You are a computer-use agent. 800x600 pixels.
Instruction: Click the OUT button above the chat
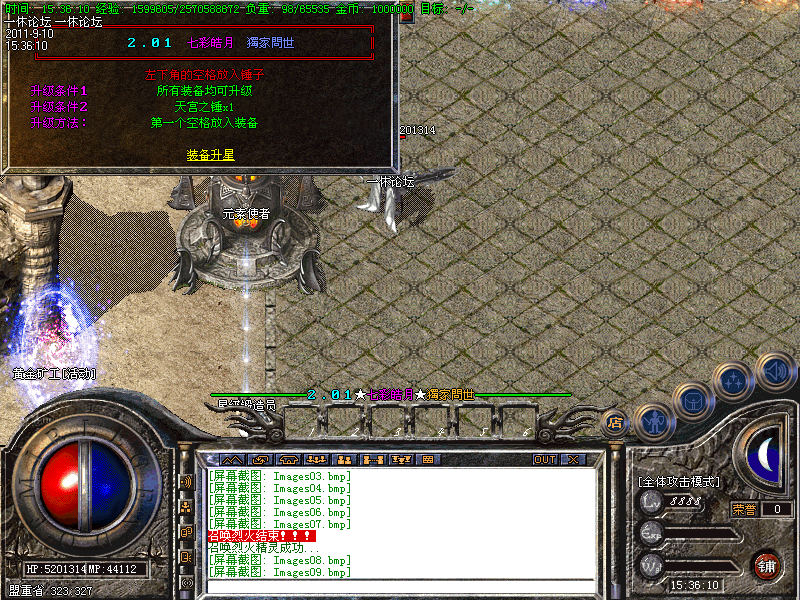pyautogui.click(x=544, y=460)
